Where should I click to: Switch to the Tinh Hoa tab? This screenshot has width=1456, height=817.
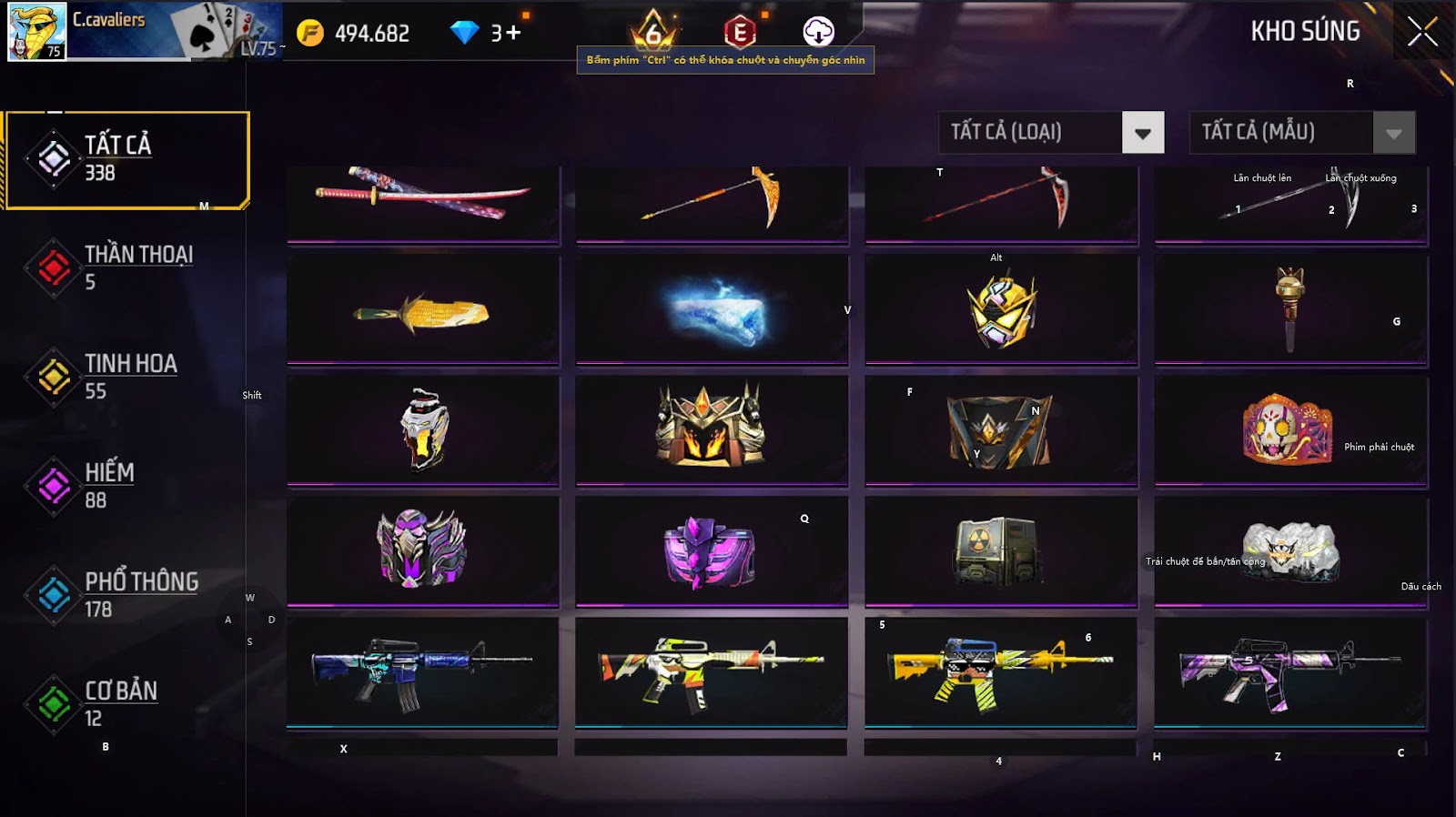tap(127, 377)
